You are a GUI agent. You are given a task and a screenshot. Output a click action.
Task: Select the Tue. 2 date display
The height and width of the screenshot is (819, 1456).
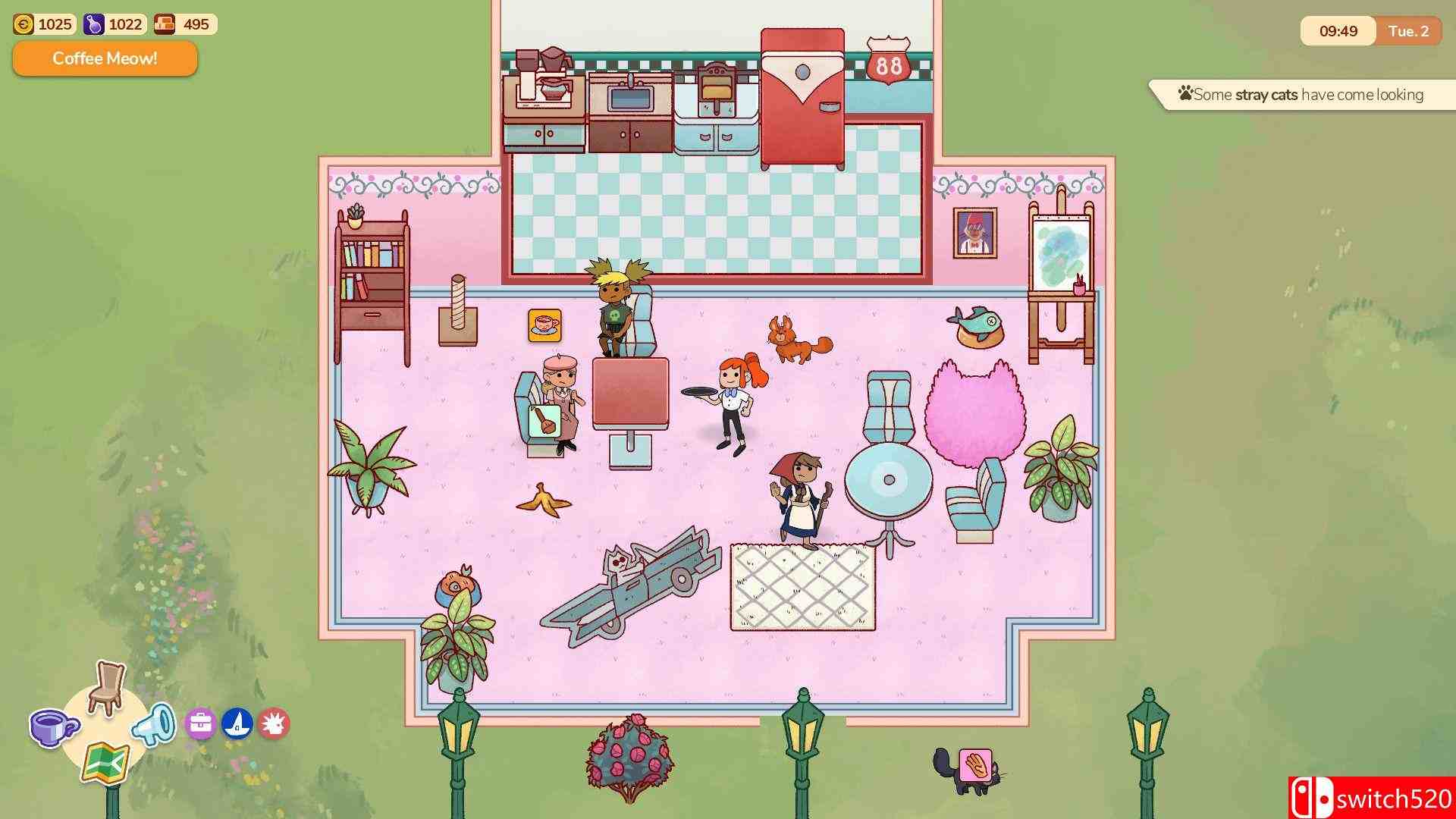1409,31
